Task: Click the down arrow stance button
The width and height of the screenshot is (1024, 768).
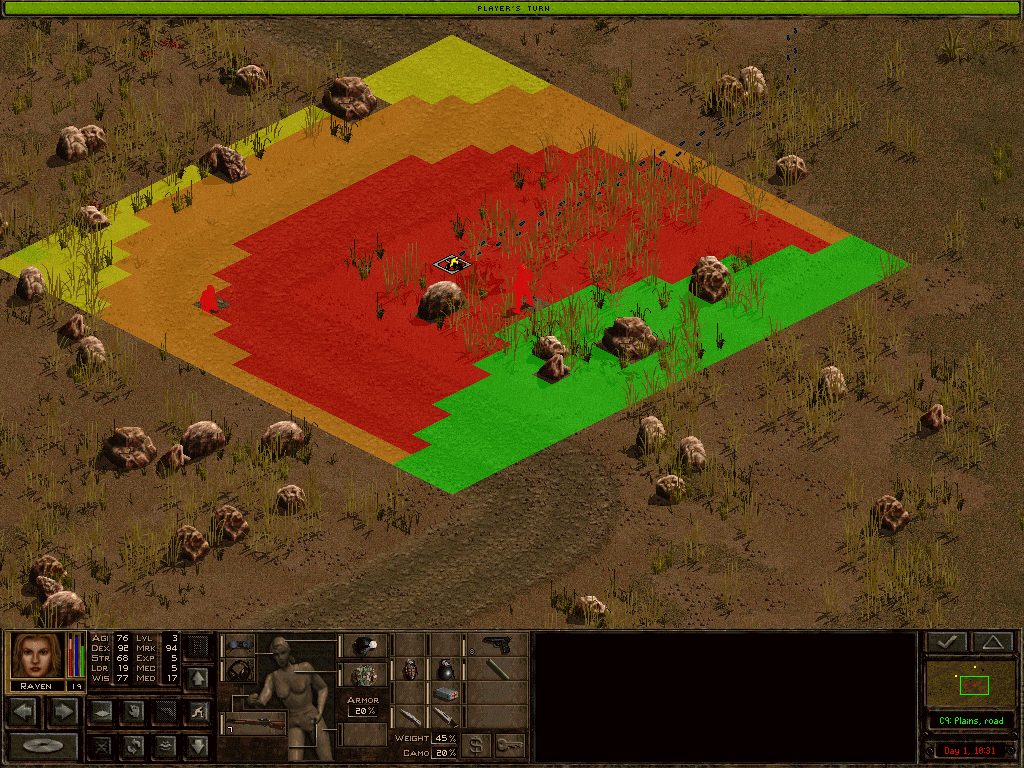Action: pyautogui.click(x=198, y=745)
